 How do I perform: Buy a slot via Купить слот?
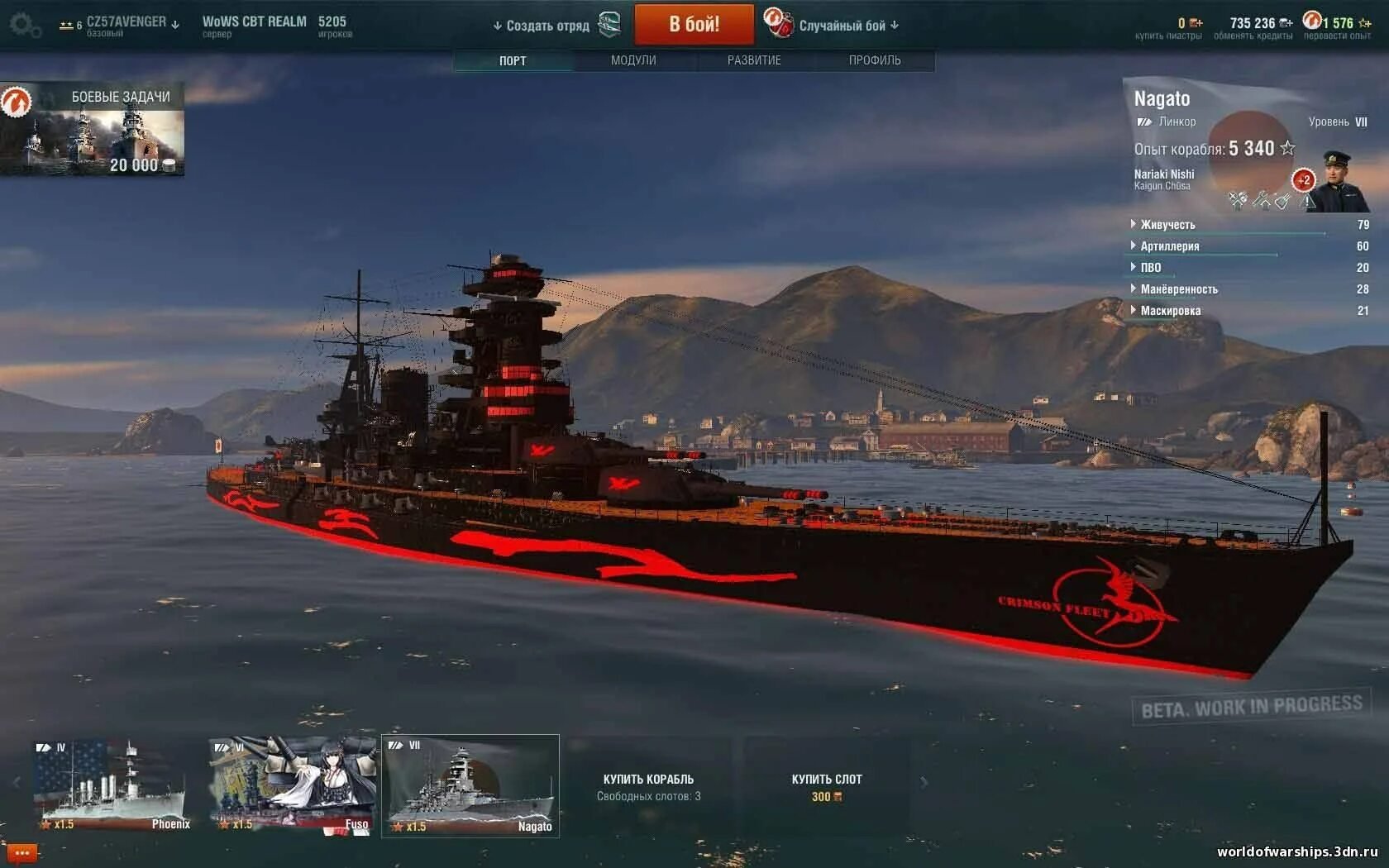(826, 786)
